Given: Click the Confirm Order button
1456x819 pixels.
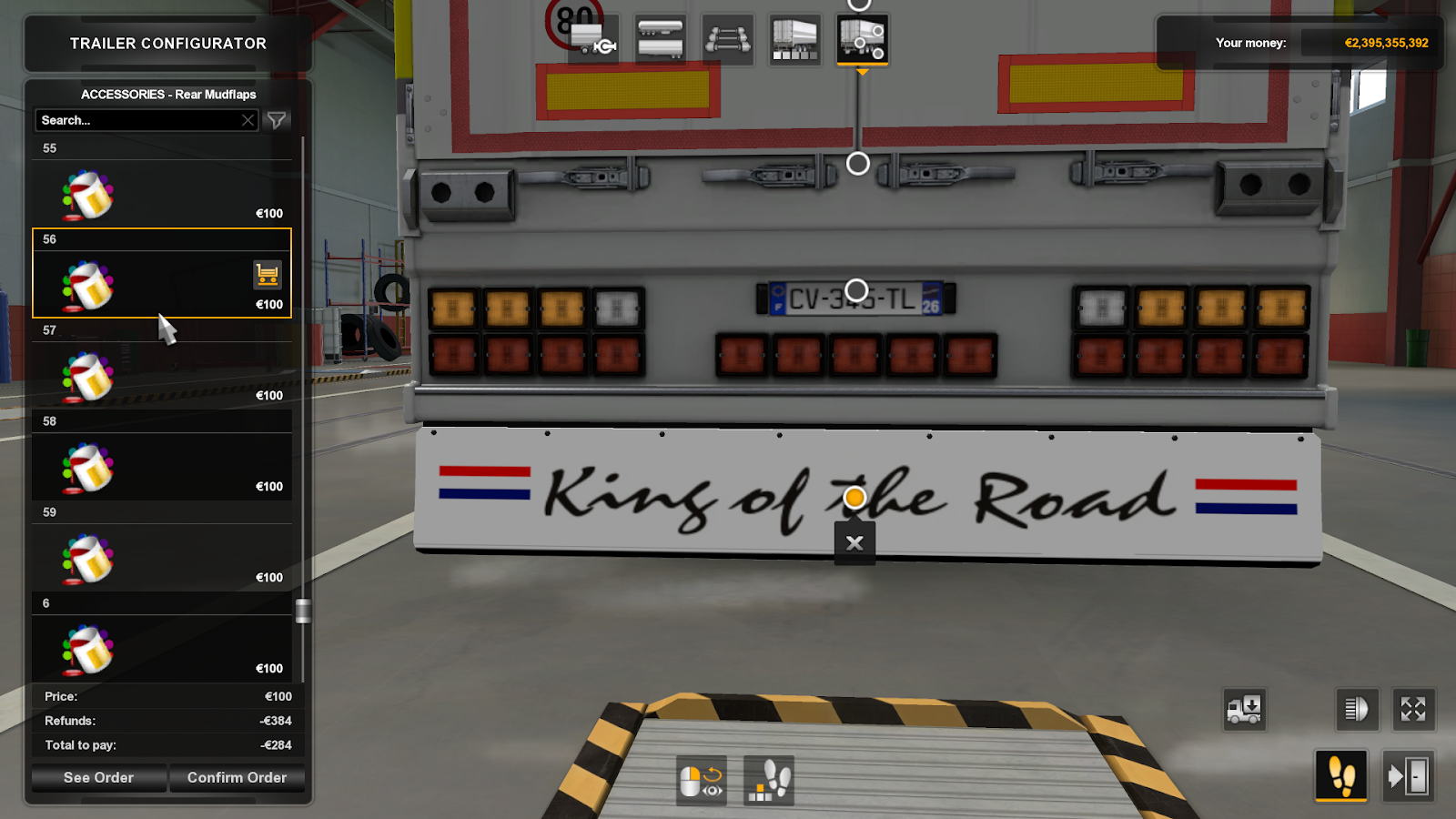Looking at the screenshot, I should coord(238,777).
